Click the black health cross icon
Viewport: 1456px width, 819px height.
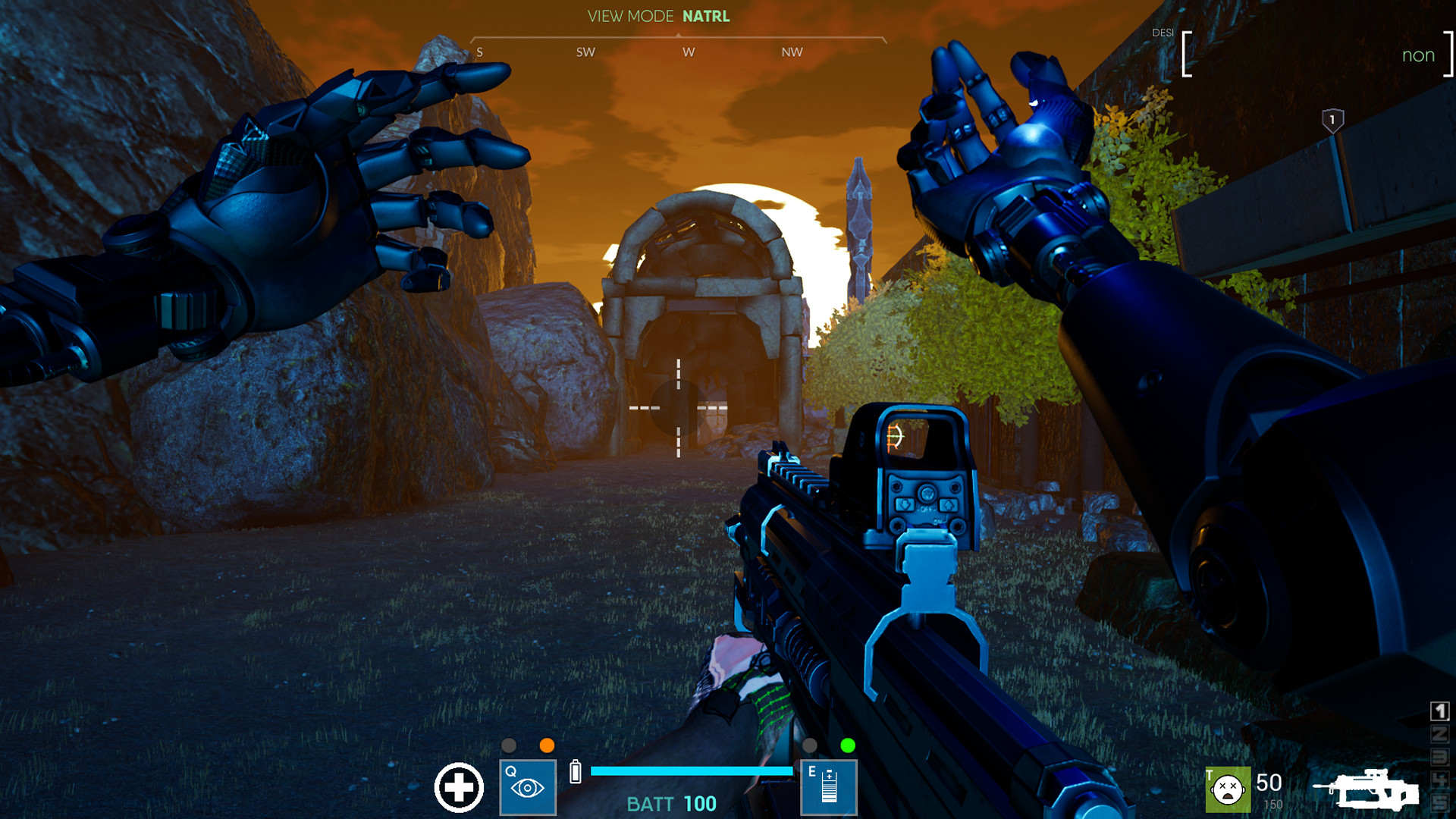tap(459, 789)
